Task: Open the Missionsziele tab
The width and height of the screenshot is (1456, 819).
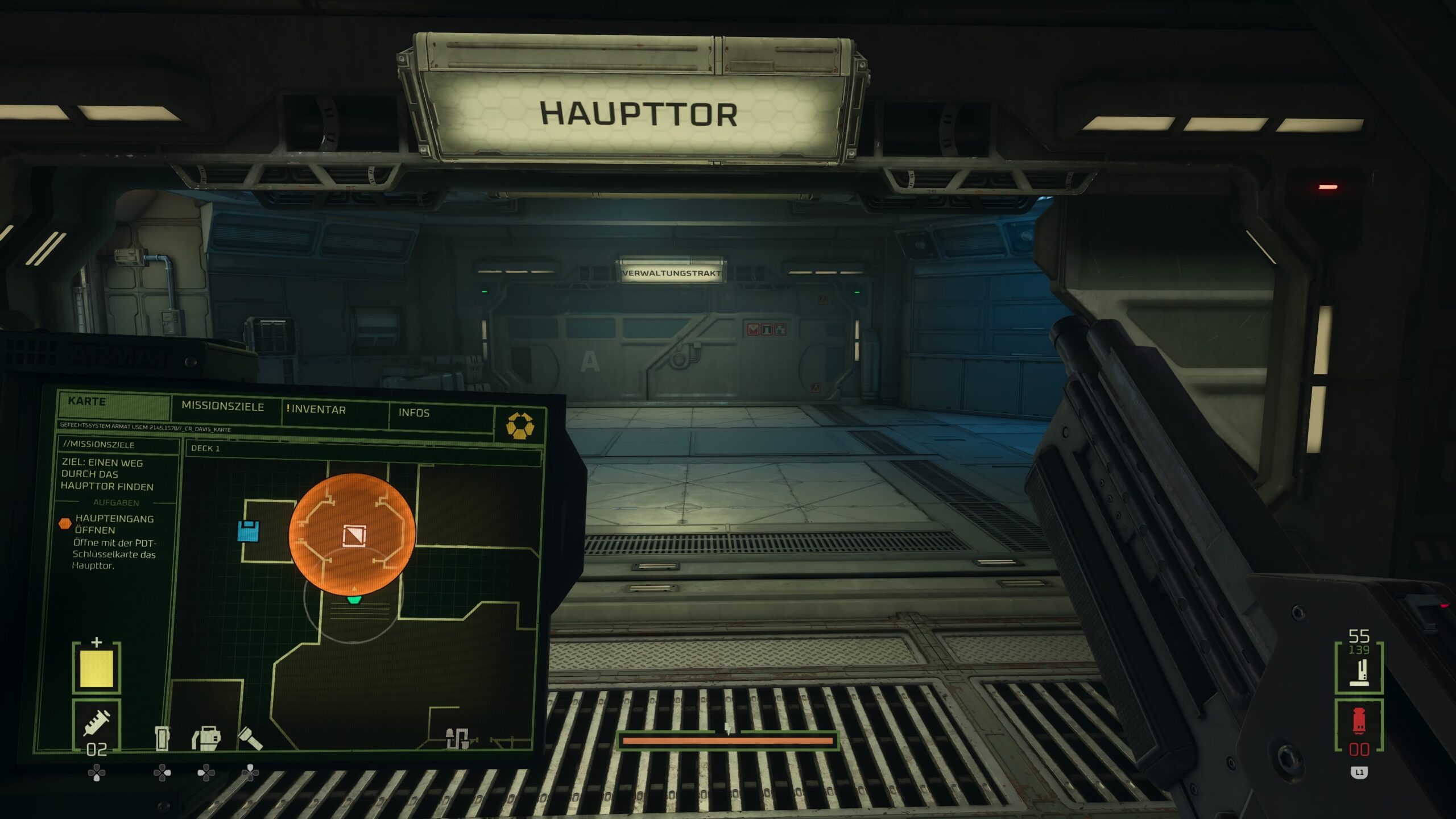Action: point(222,407)
